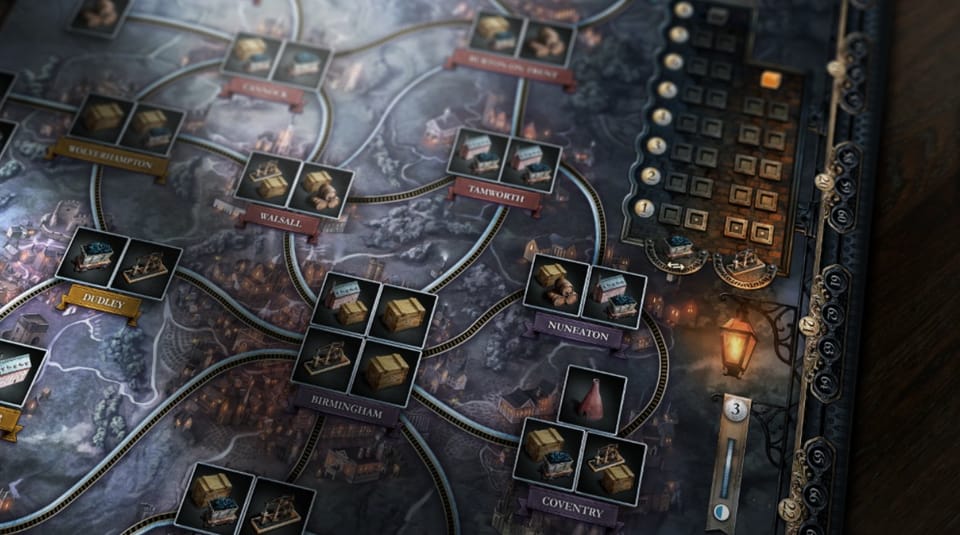The image size is (960, 535).
Task: Choose the Wolverhampton city label
Action: pos(110,158)
